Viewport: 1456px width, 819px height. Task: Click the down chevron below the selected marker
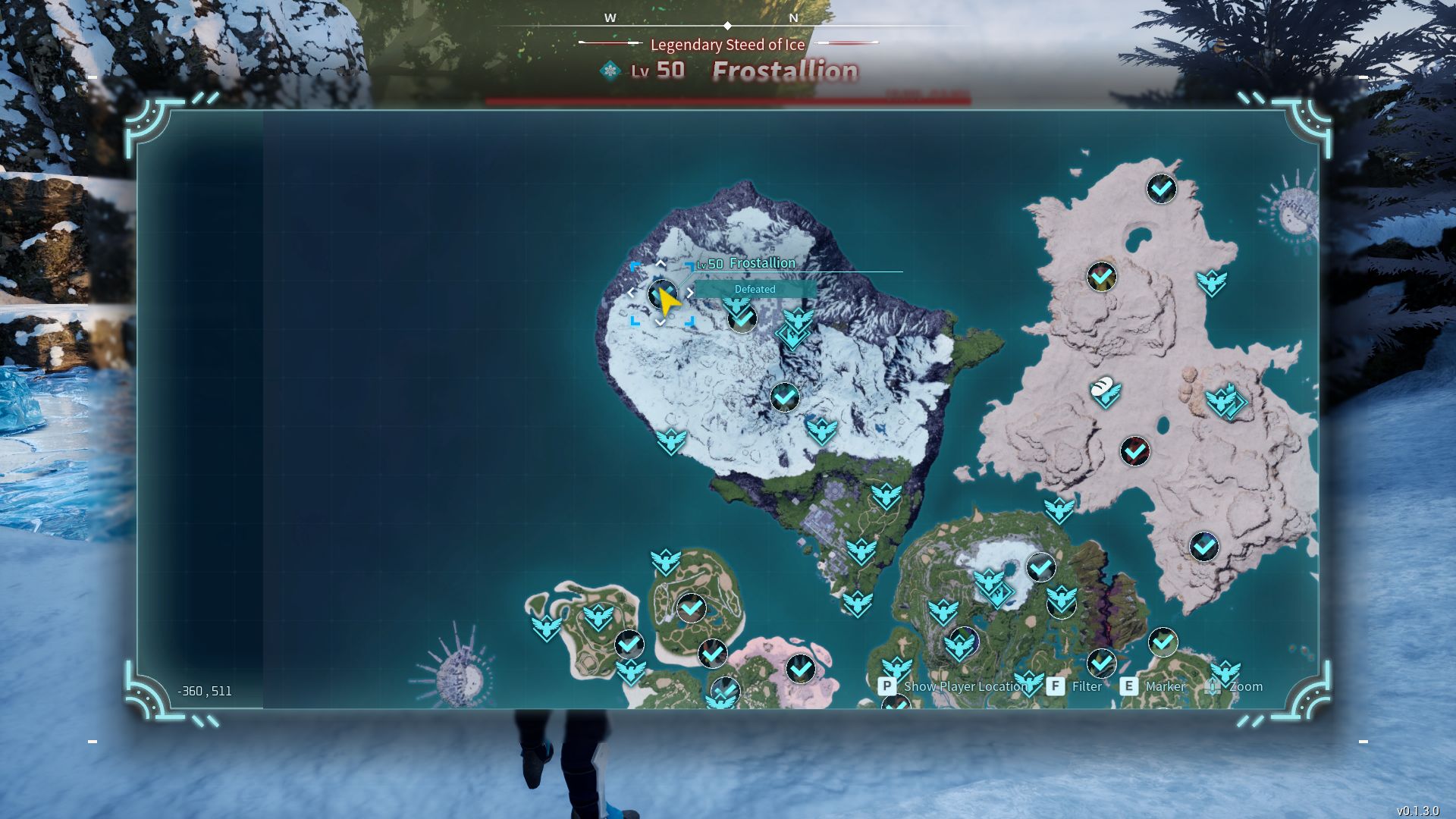coord(660,323)
